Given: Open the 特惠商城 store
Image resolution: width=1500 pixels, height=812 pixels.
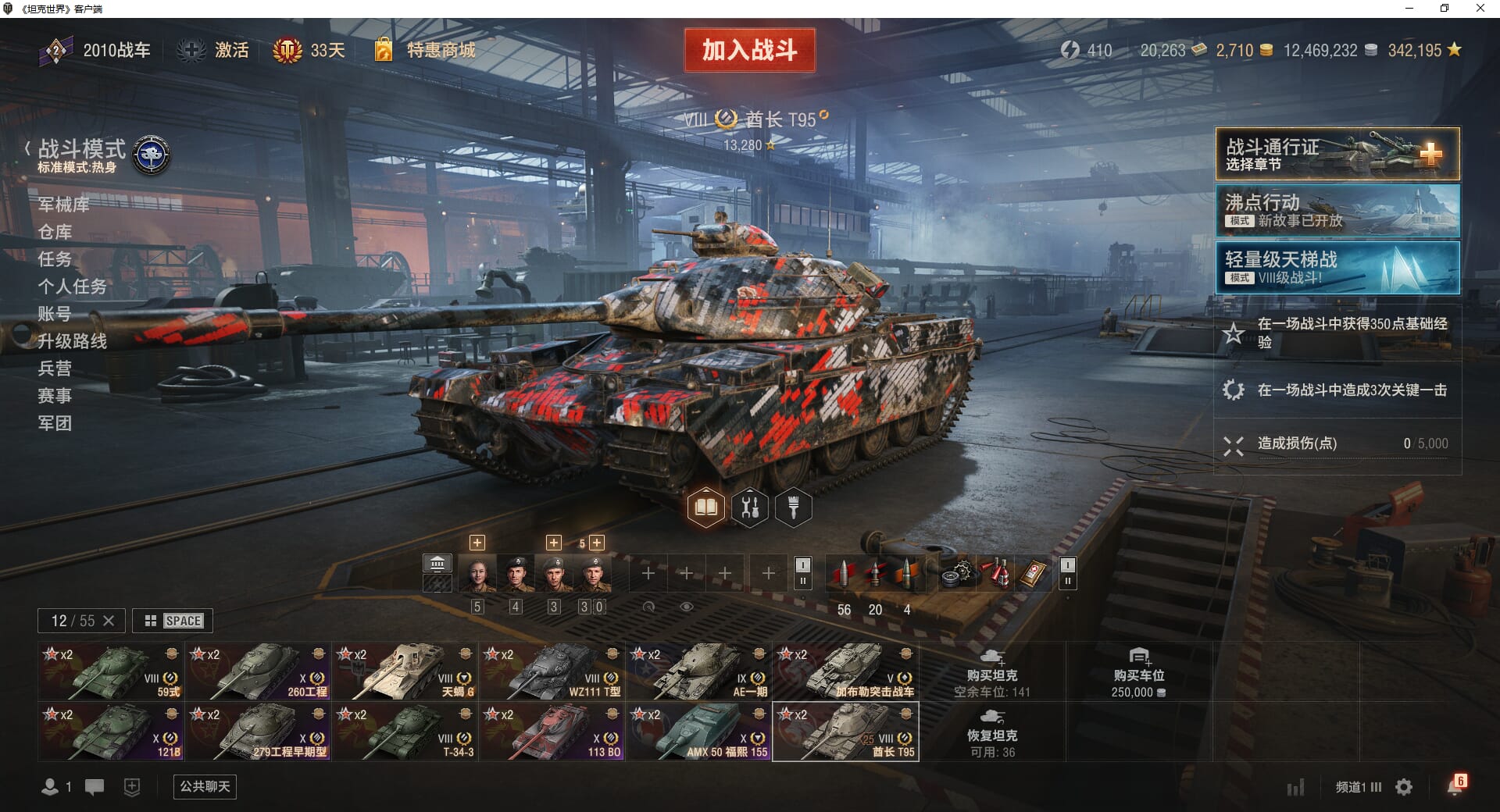Looking at the screenshot, I should [440, 51].
